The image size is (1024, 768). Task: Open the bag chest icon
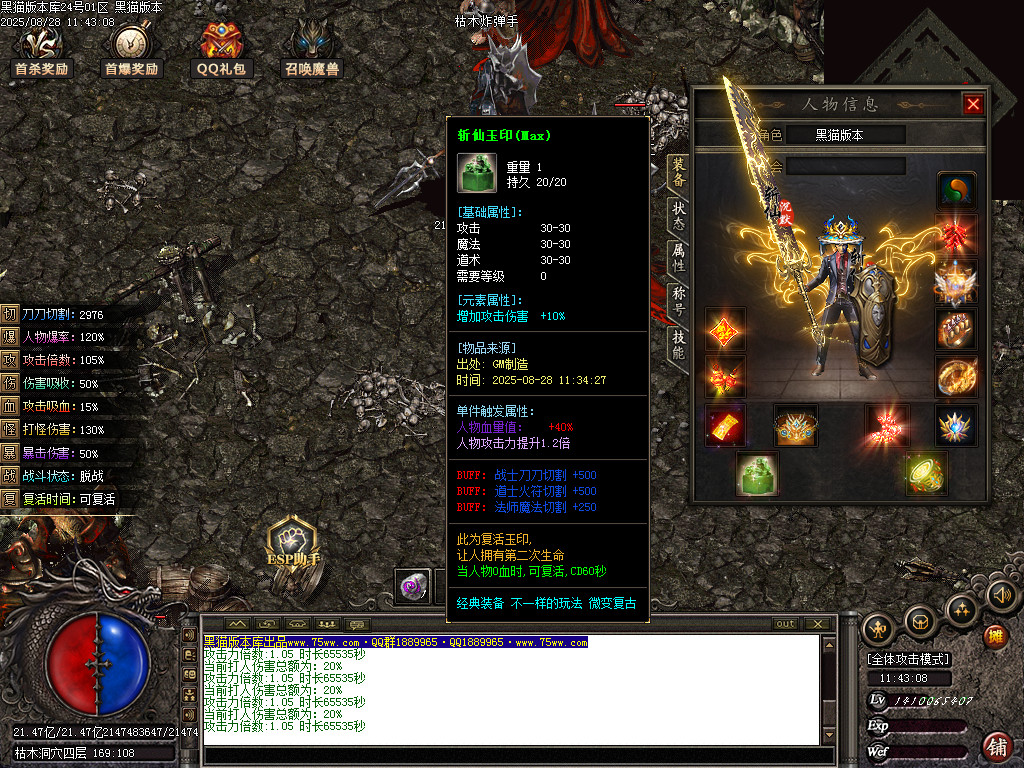pyautogui.click(x=920, y=623)
